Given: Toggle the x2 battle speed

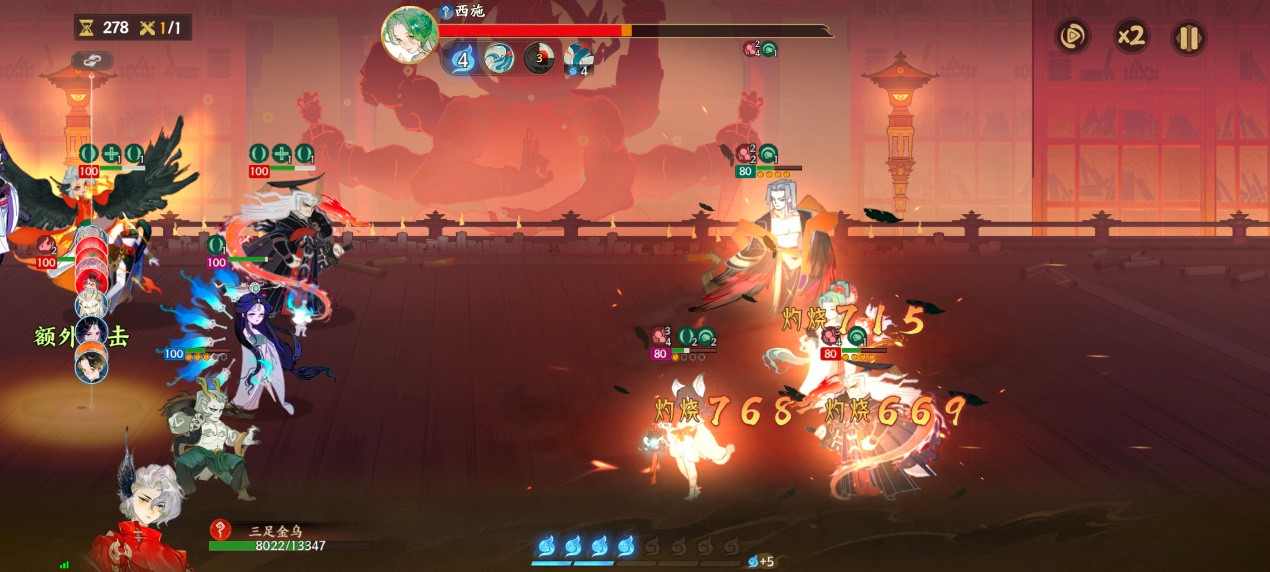Looking at the screenshot, I should [1131, 38].
